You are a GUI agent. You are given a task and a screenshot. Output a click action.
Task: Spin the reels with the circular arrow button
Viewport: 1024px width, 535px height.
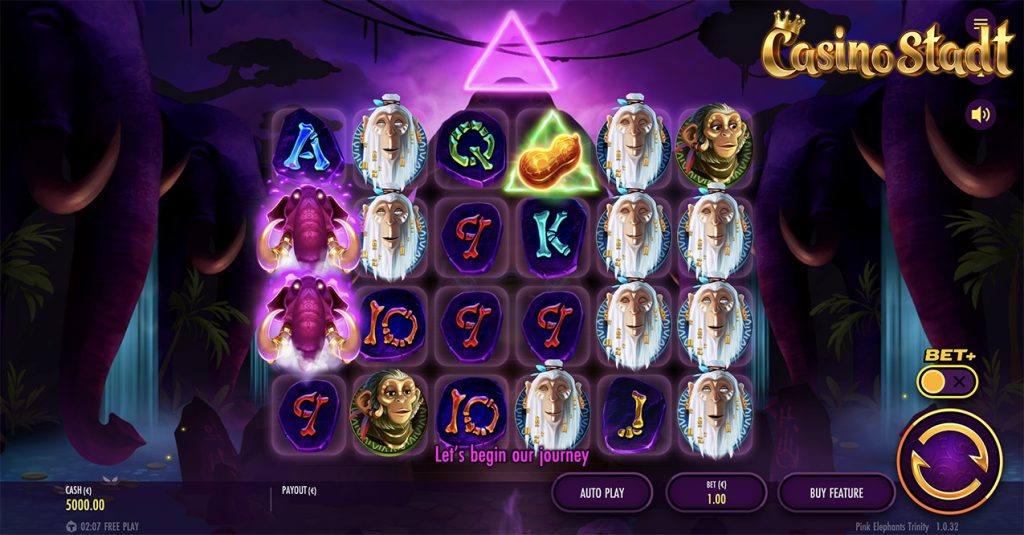tap(949, 461)
